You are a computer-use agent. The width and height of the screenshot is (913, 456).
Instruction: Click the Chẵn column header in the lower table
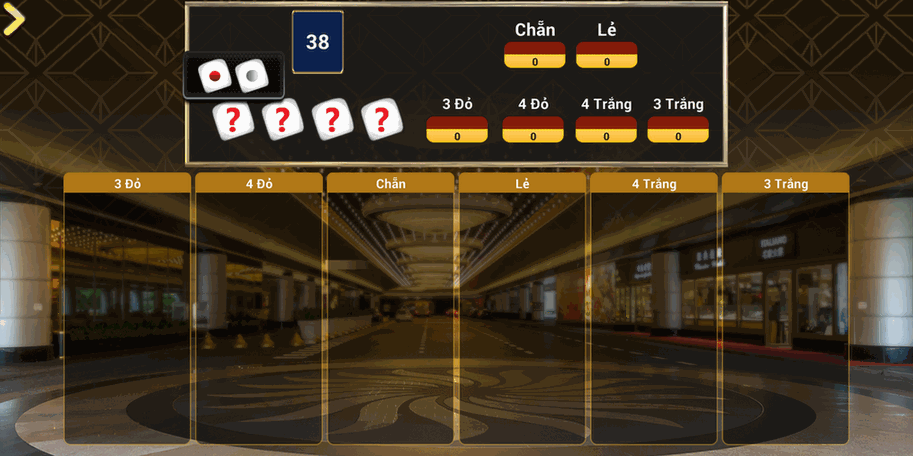(391, 184)
